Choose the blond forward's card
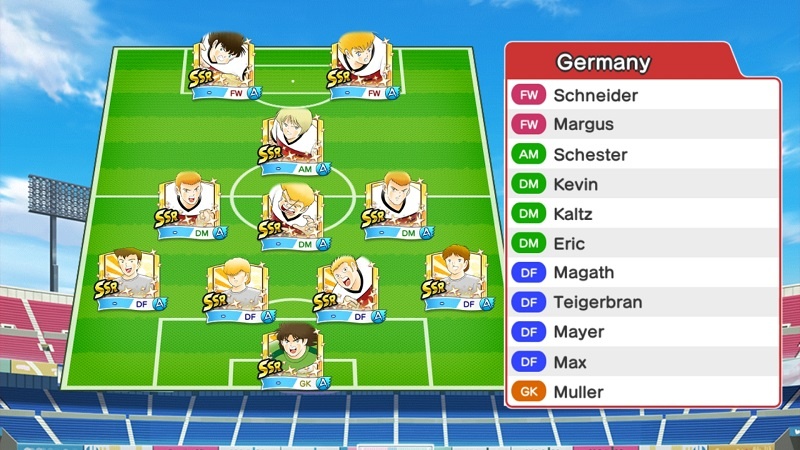The image size is (800, 450). click(361, 66)
